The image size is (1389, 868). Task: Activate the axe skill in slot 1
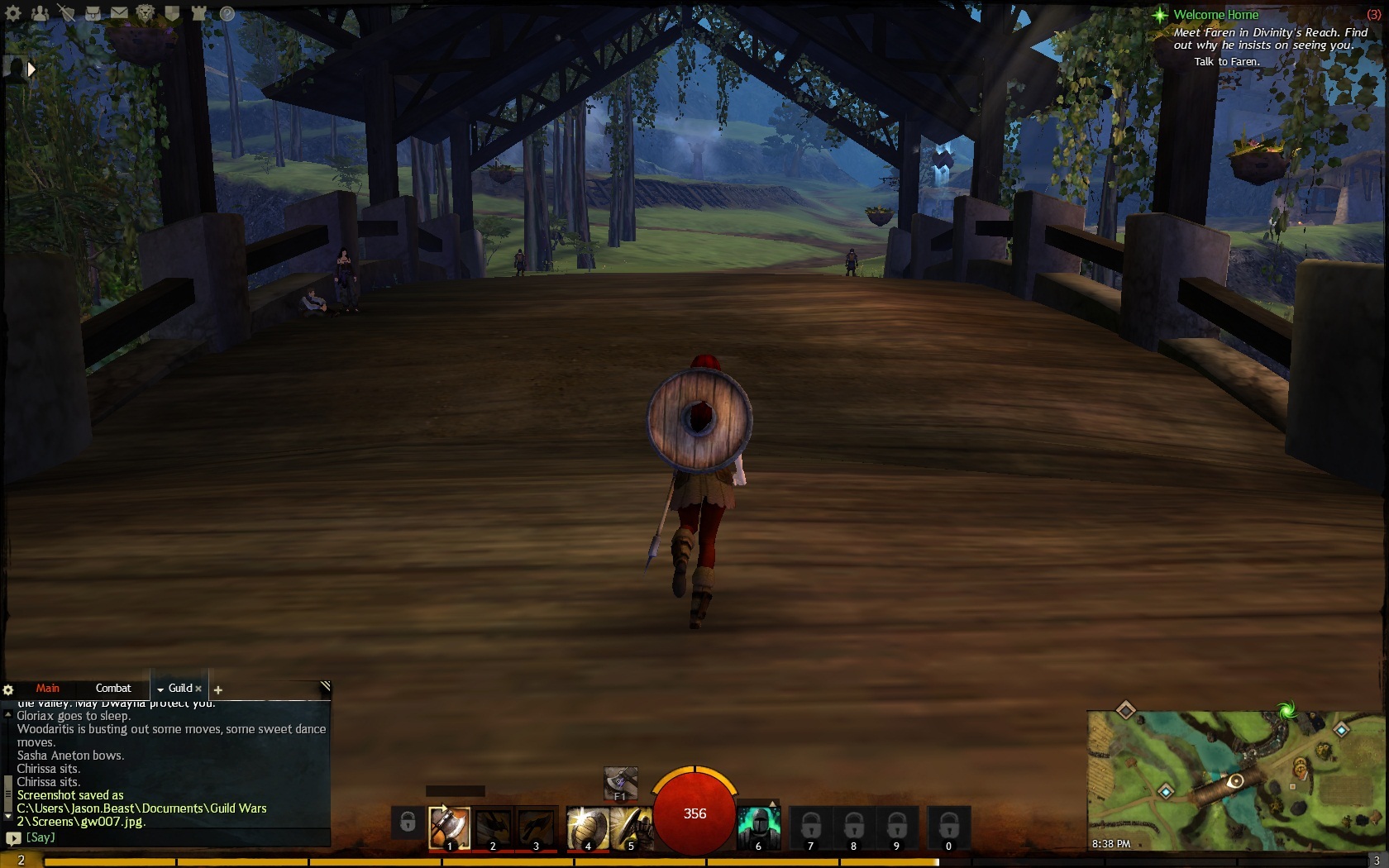tap(450, 827)
